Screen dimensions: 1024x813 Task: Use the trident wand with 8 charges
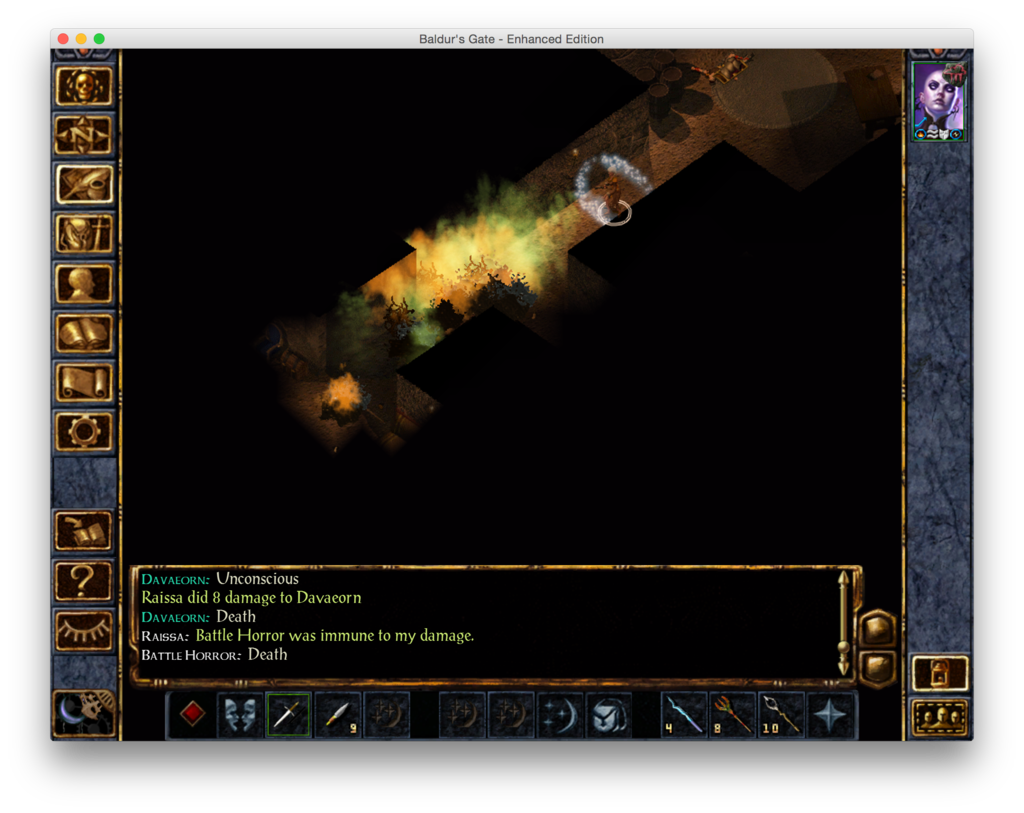point(733,715)
